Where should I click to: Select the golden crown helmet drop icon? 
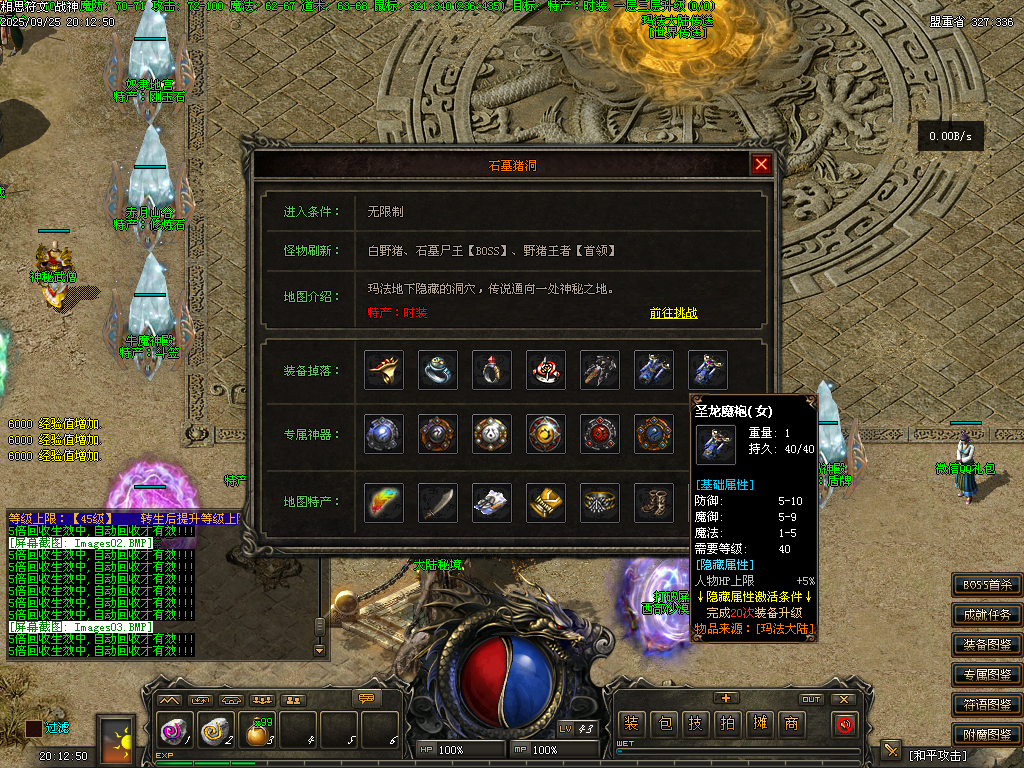[384, 370]
